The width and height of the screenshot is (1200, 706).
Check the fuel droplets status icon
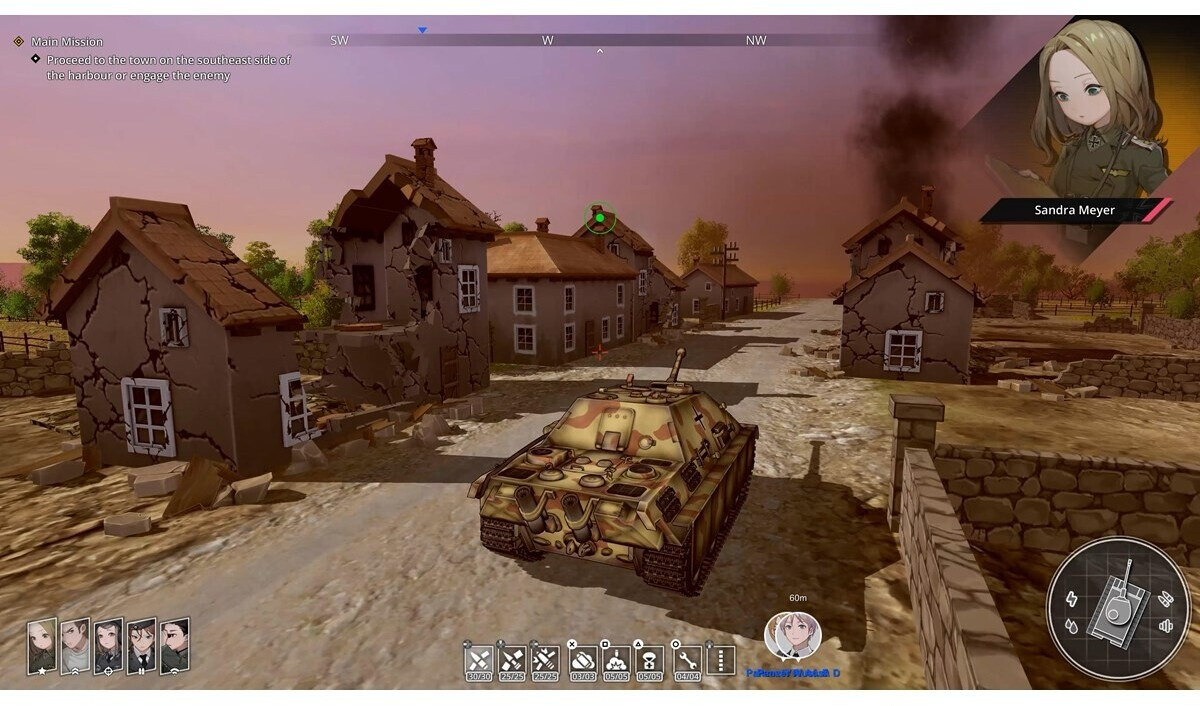(1073, 627)
